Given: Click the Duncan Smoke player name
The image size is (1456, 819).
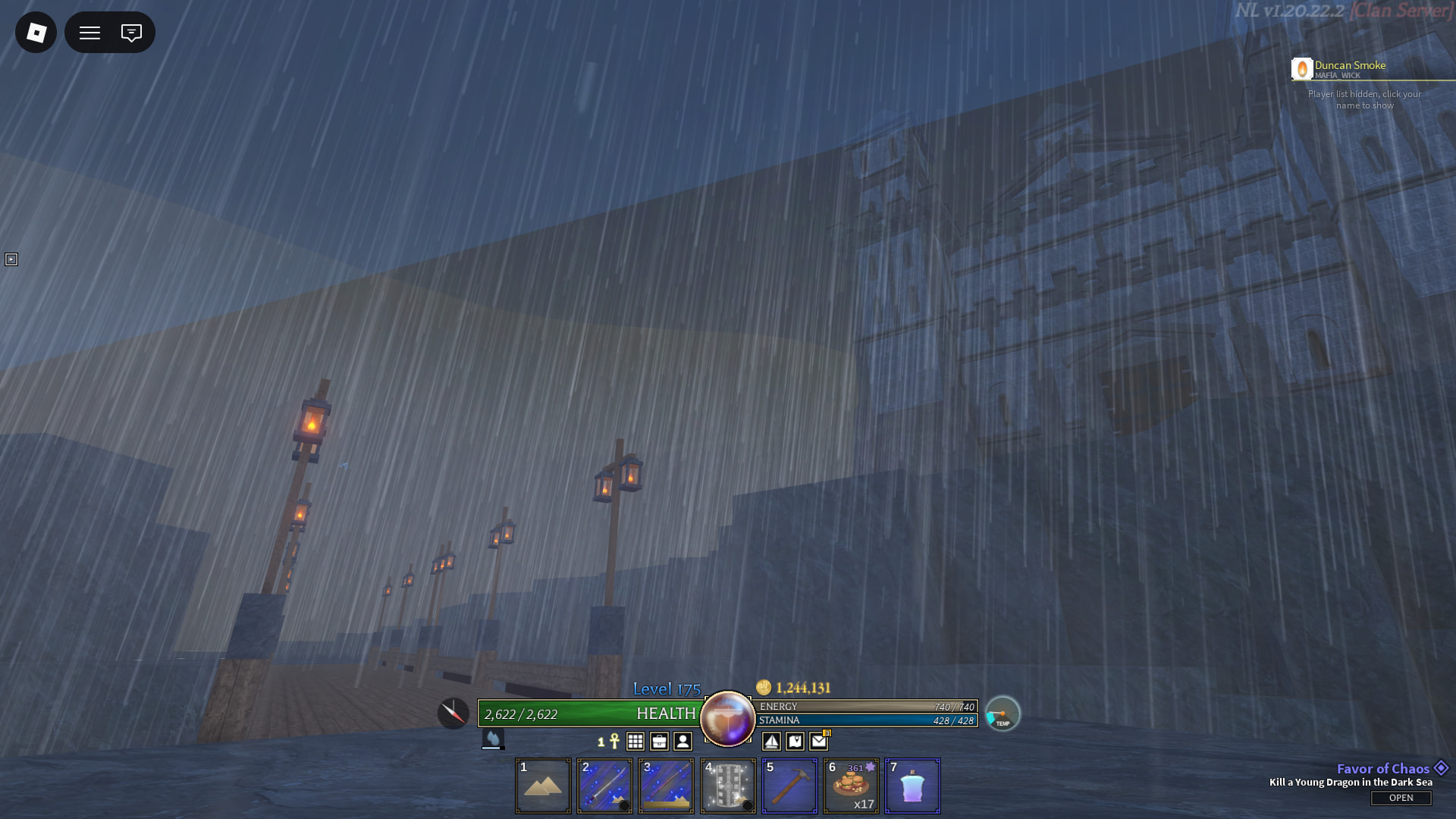Looking at the screenshot, I should pos(1349,66).
